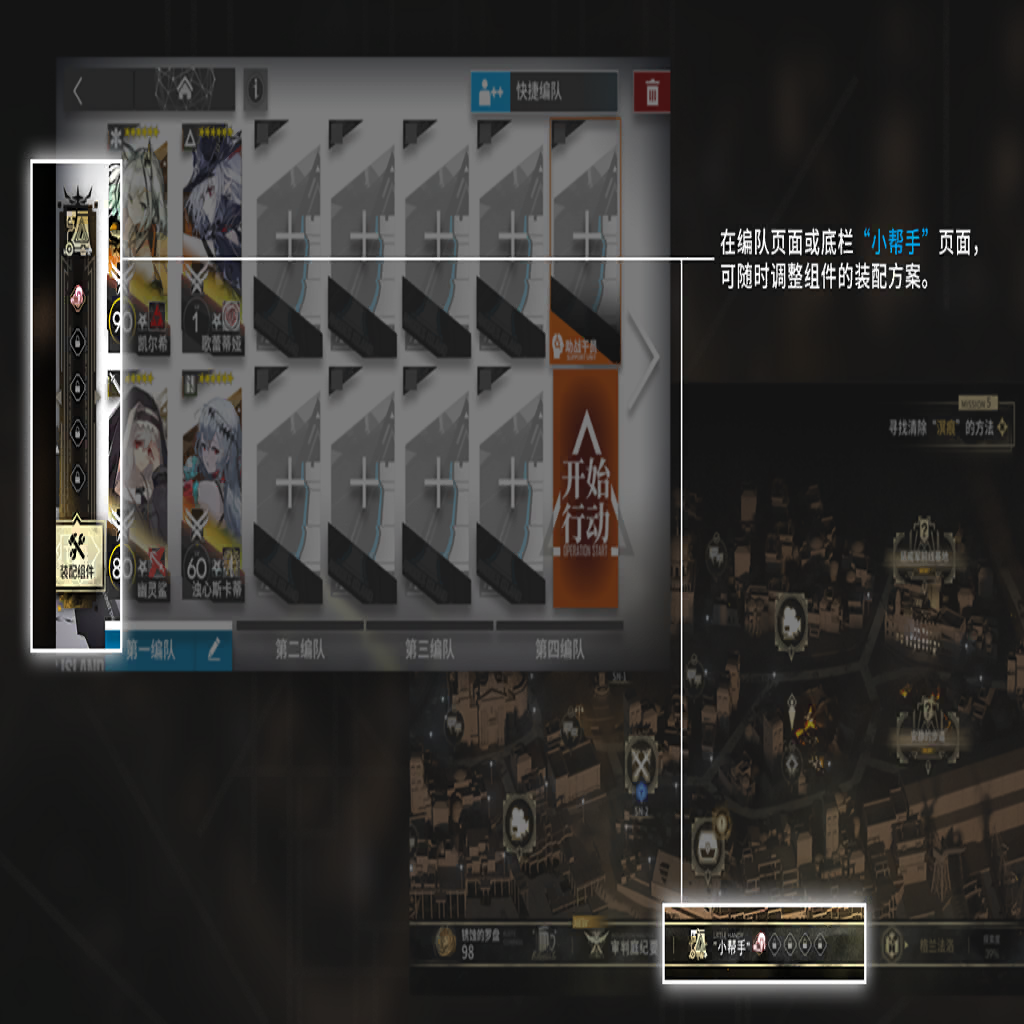Image resolution: width=1024 pixels, height=1024 pixels.
Task: Select the 歌蕾蒂娅 operator card
Action: pos(212,240)
